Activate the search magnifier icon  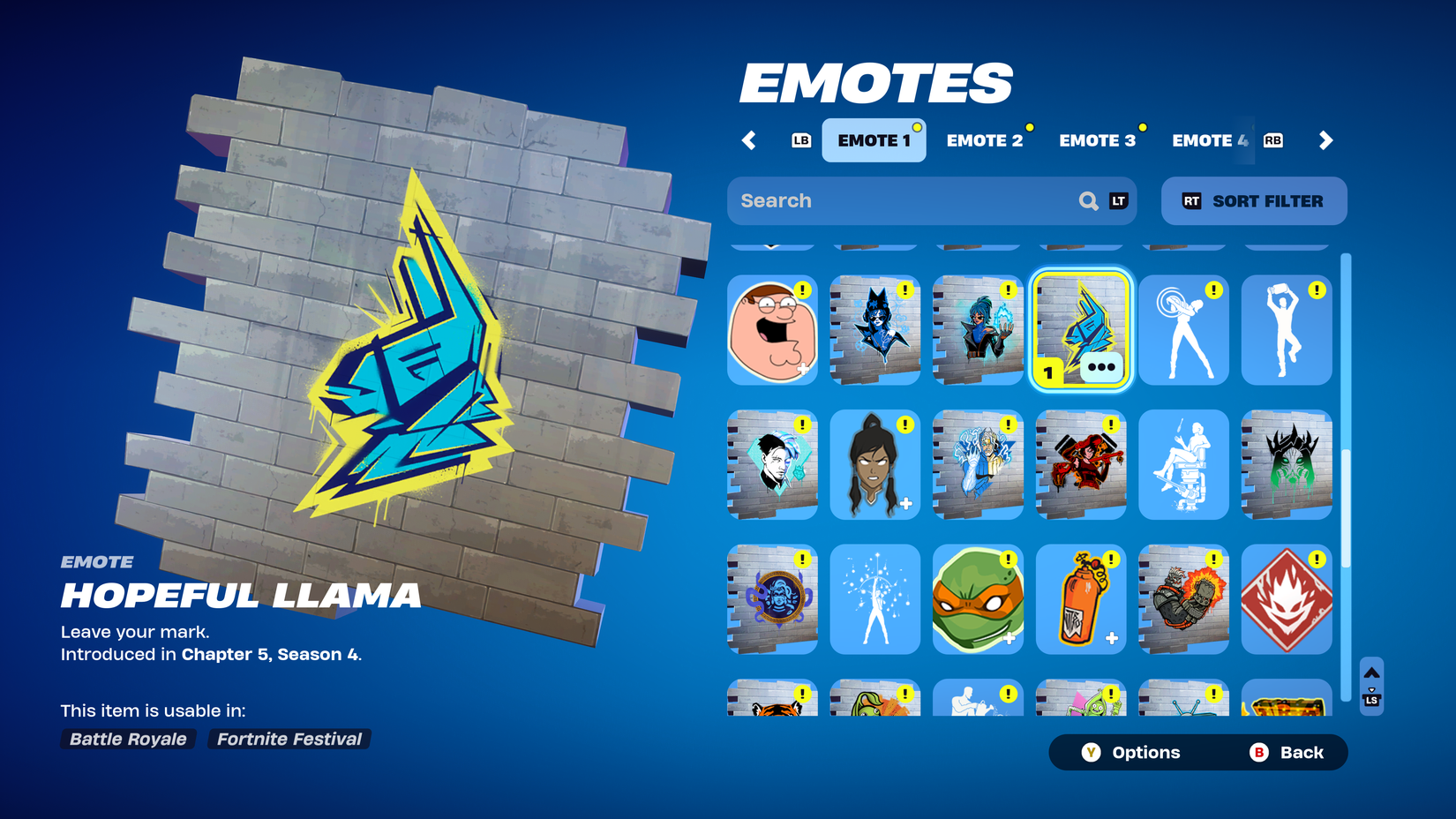(x=1088, y=200)
